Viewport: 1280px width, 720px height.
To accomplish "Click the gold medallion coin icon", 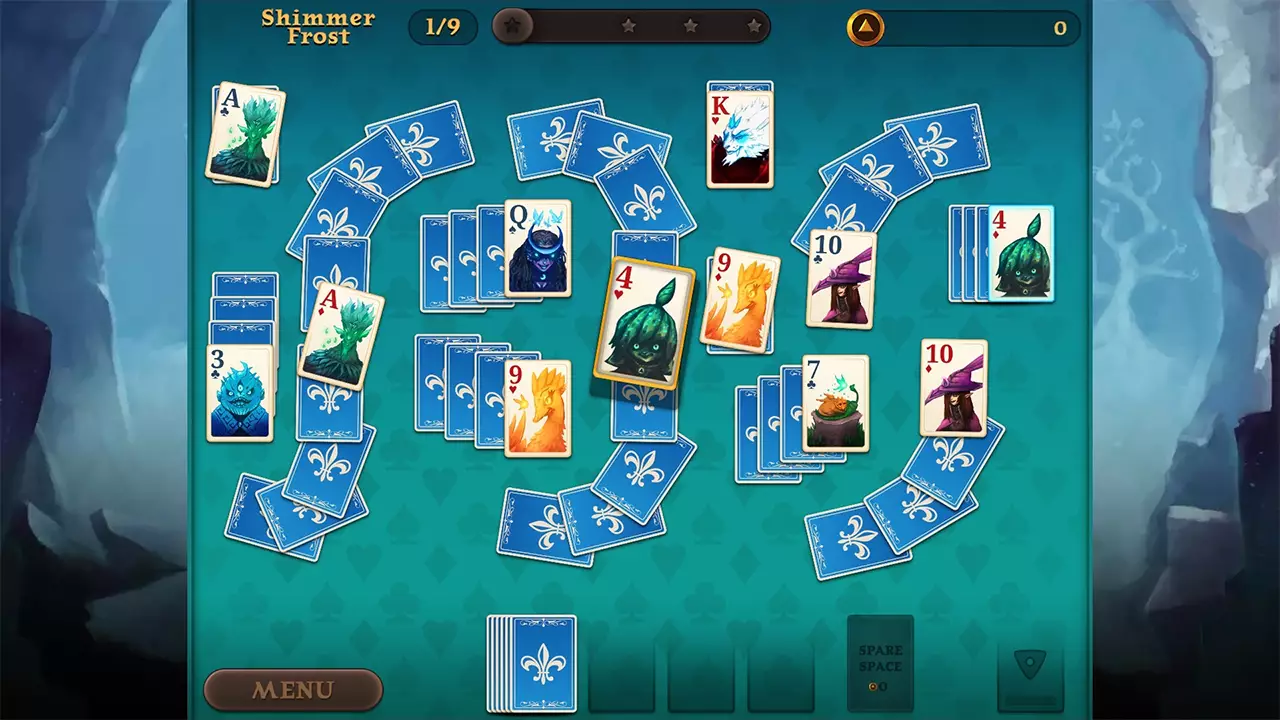I will (864, 28).
